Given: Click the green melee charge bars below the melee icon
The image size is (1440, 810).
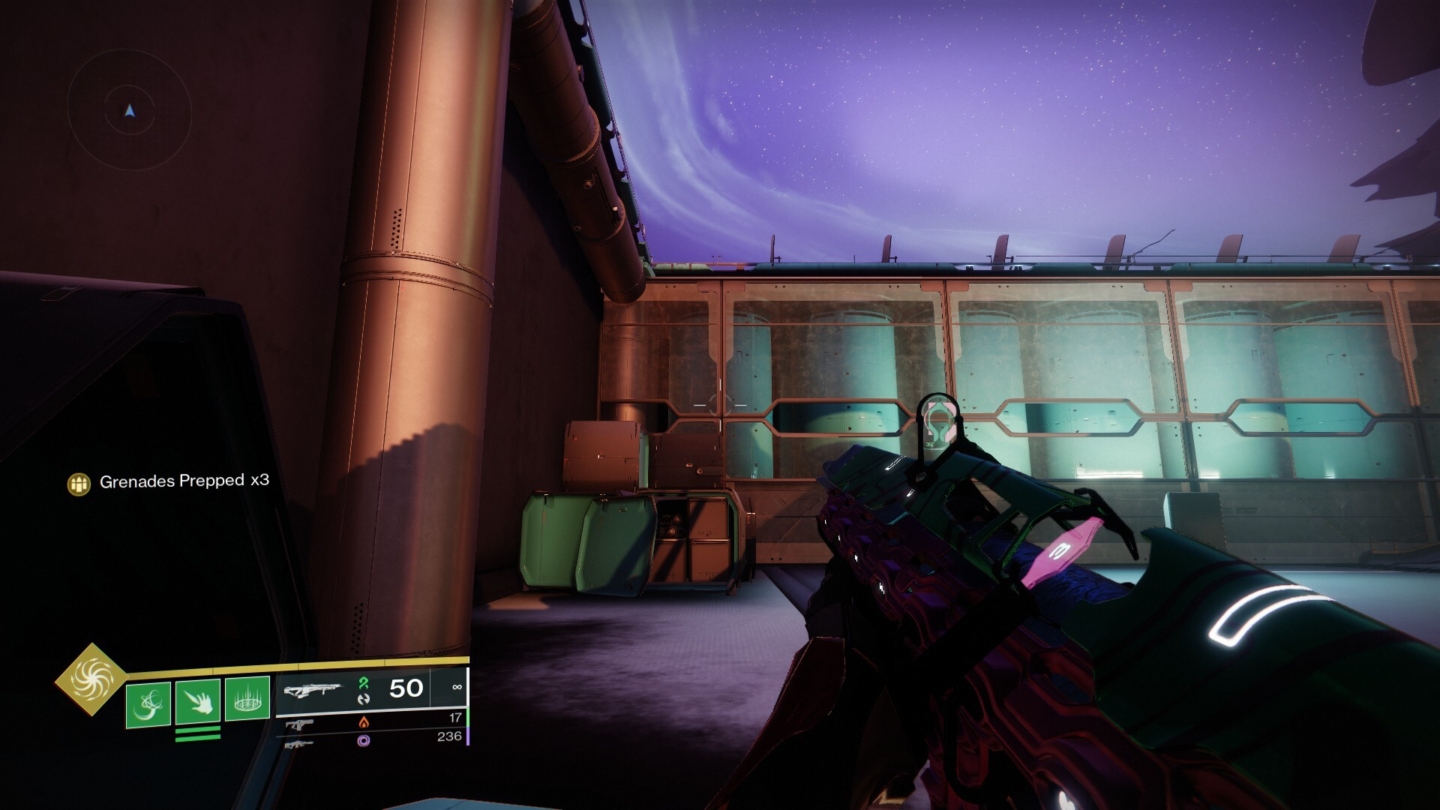Looking at the screenshot, I should [x=197, y=733].
